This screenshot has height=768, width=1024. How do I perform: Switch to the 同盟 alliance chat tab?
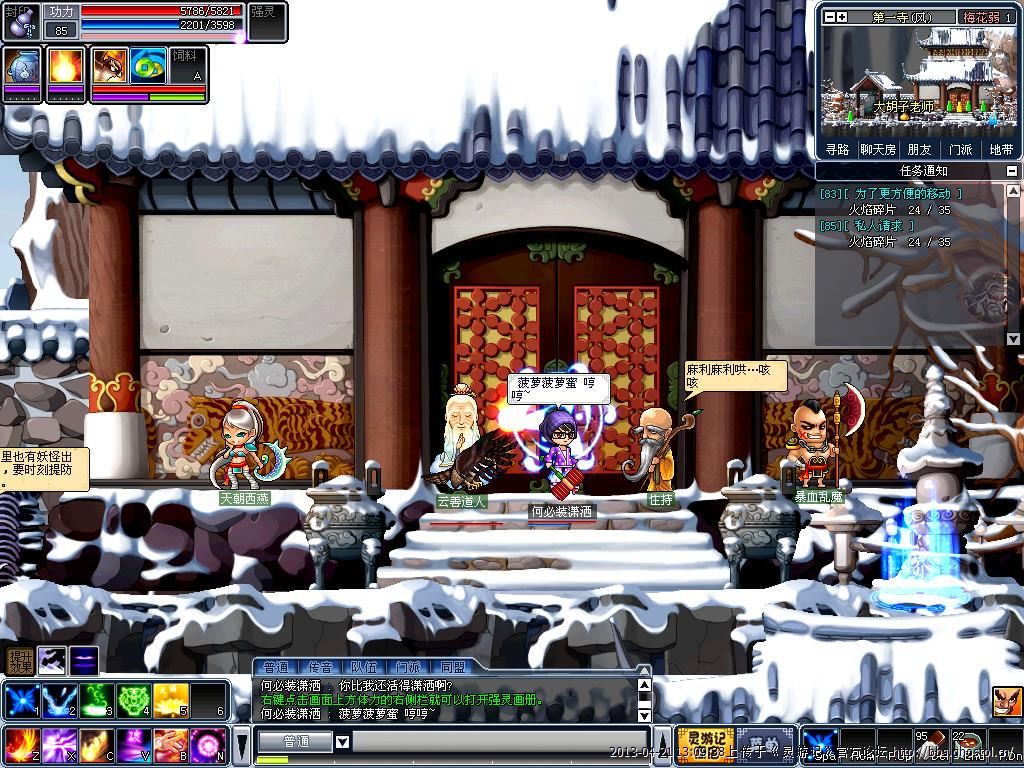coord(452,667)
